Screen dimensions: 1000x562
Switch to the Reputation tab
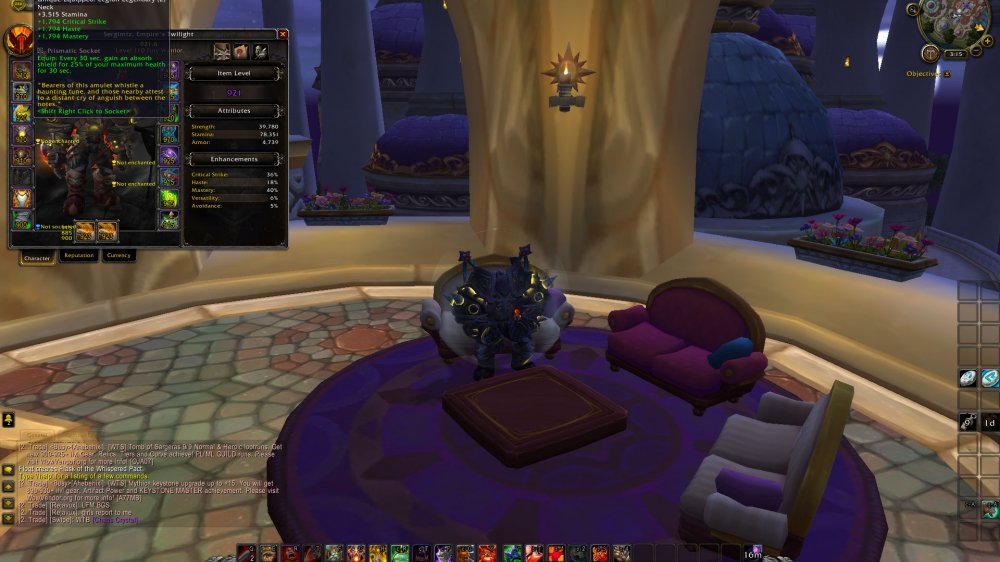click(78, 256)
